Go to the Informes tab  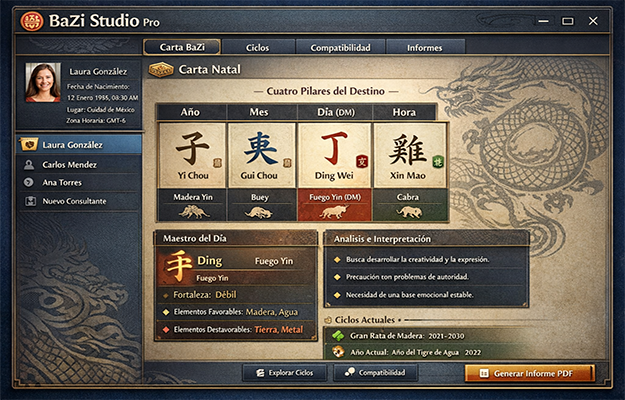tap(424, 47)
